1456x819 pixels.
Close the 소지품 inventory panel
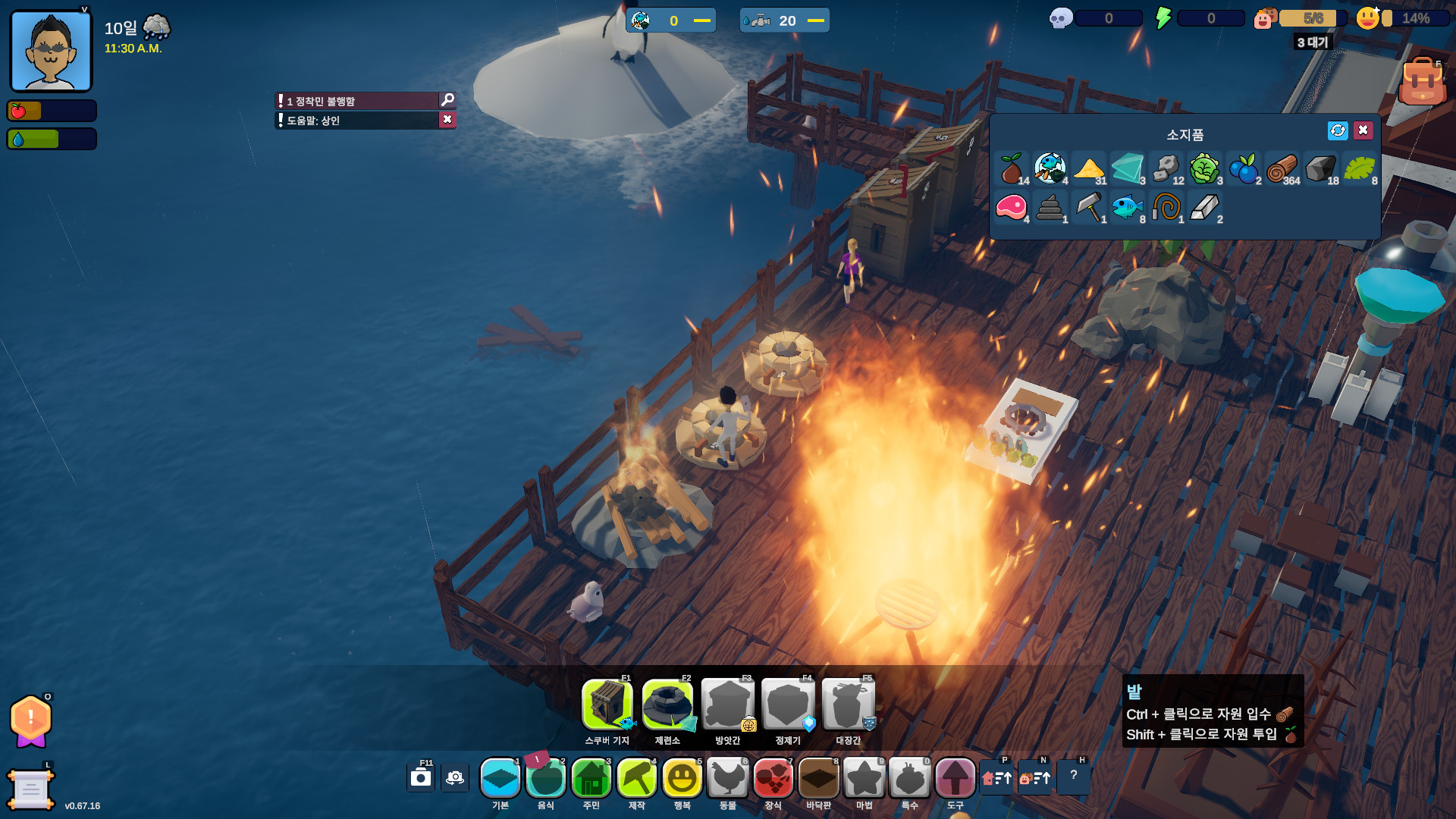(x=1363, y=130)
